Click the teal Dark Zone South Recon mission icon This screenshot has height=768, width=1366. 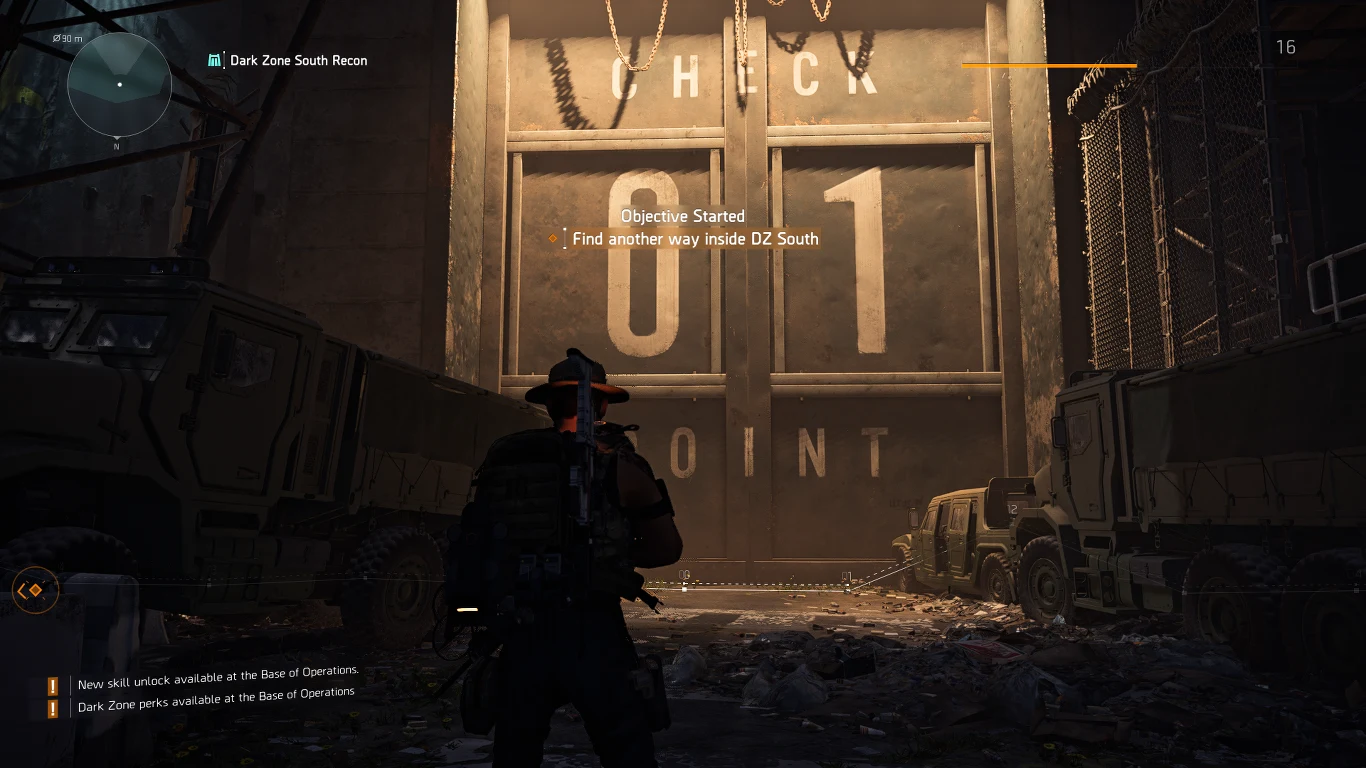pos(214,60)
